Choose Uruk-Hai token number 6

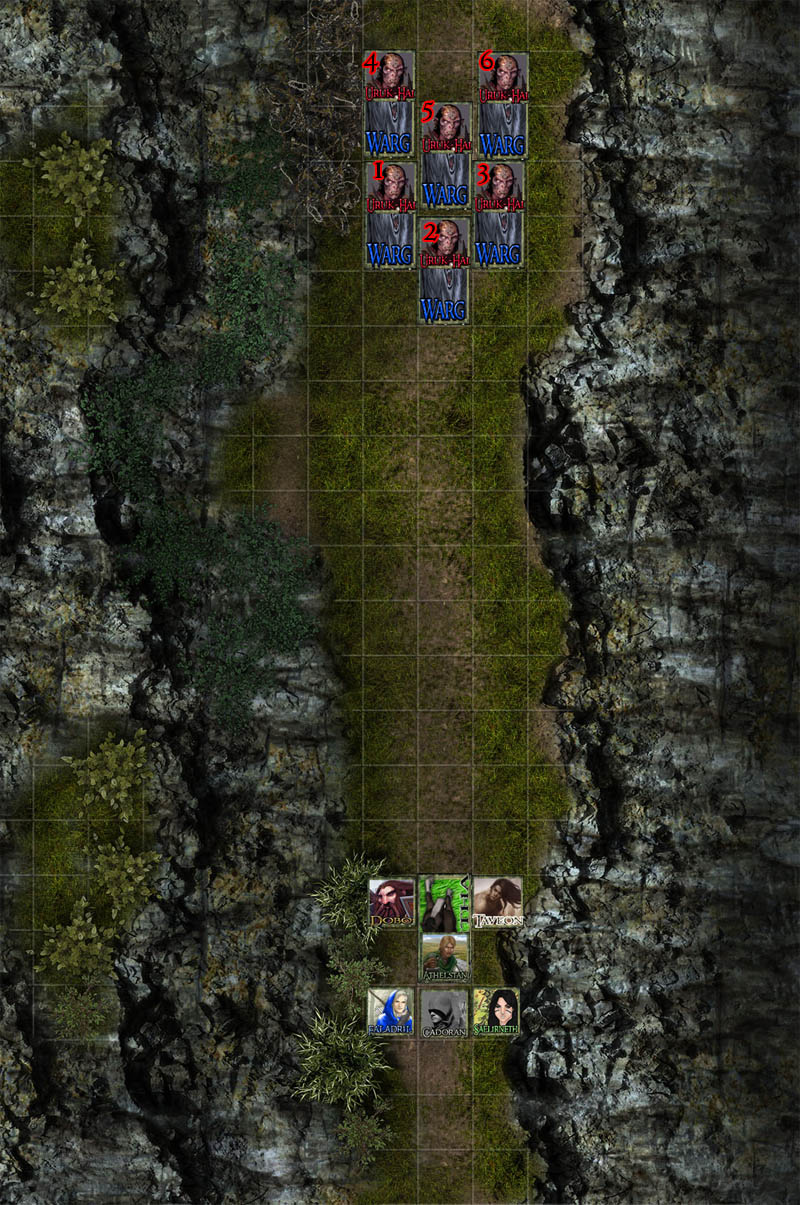click(503, 76)
